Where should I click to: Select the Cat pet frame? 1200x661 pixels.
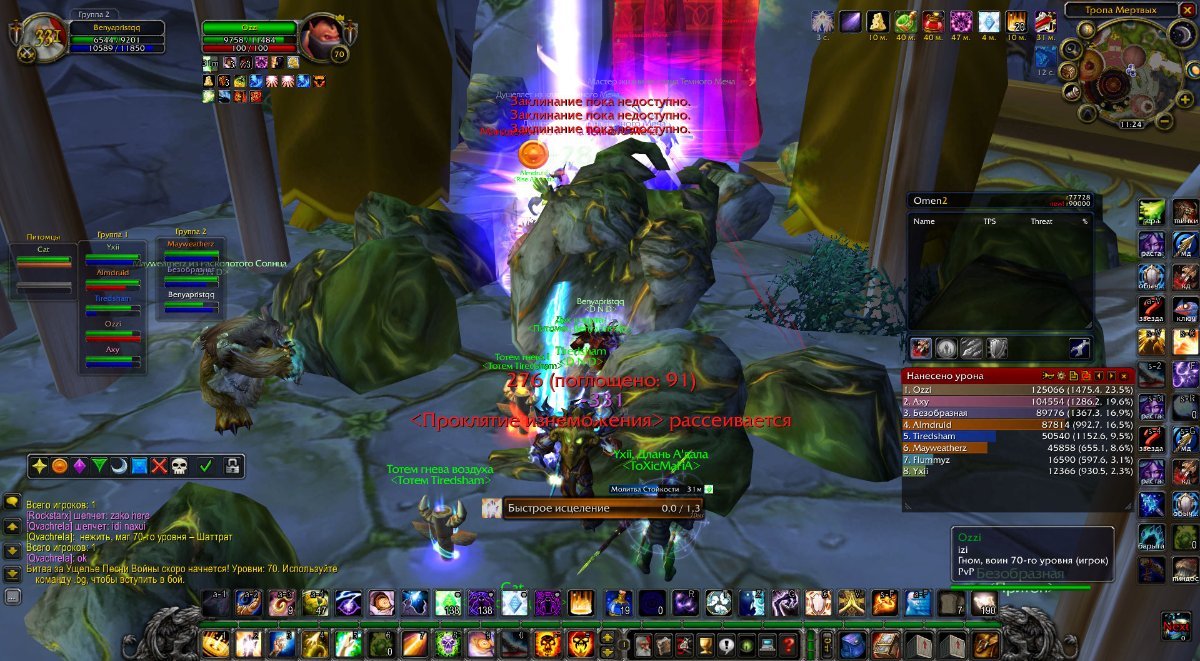tap(44, 260)
